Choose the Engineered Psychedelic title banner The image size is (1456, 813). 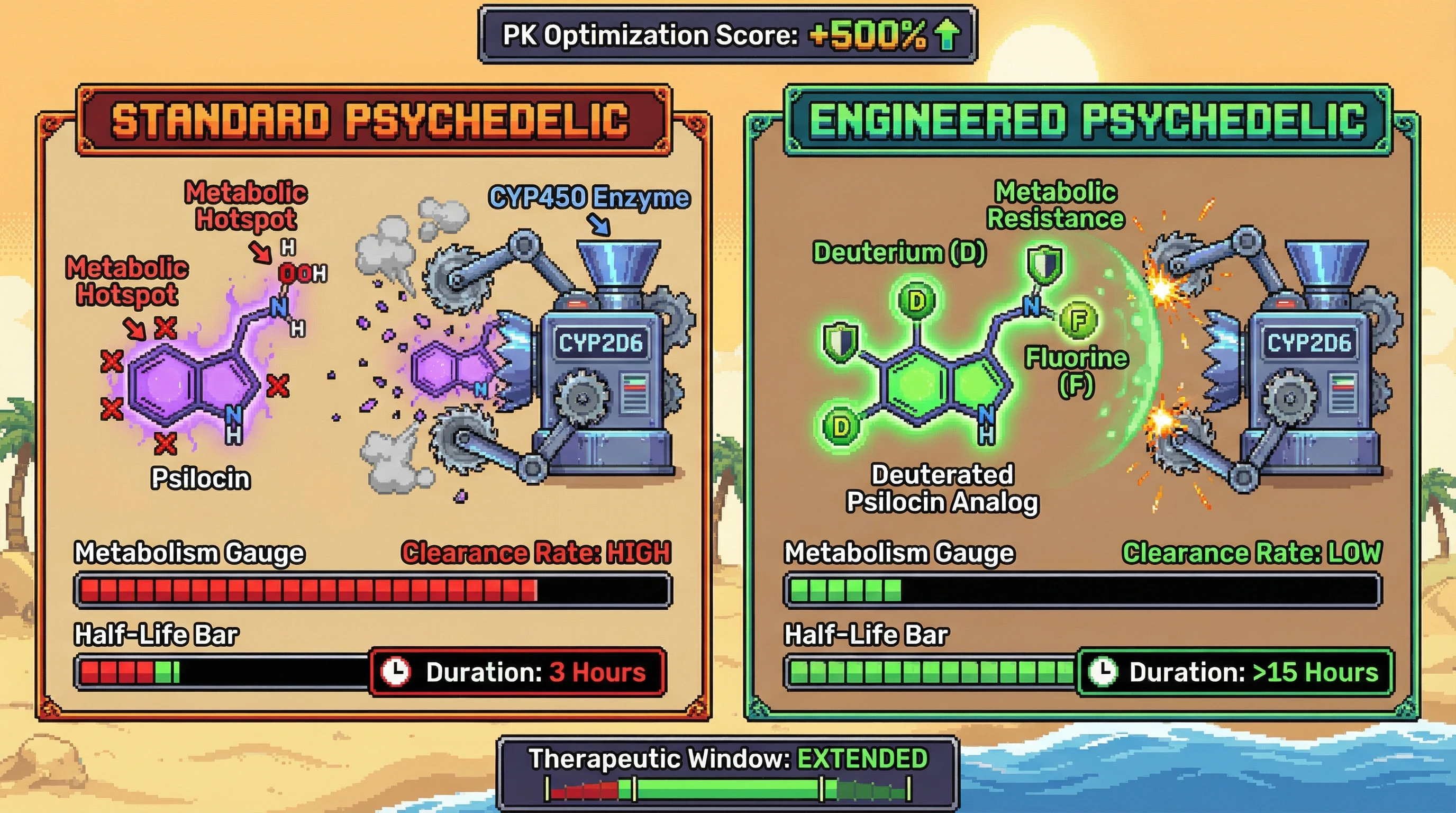pyautogui.click(x=1086, y=120)
